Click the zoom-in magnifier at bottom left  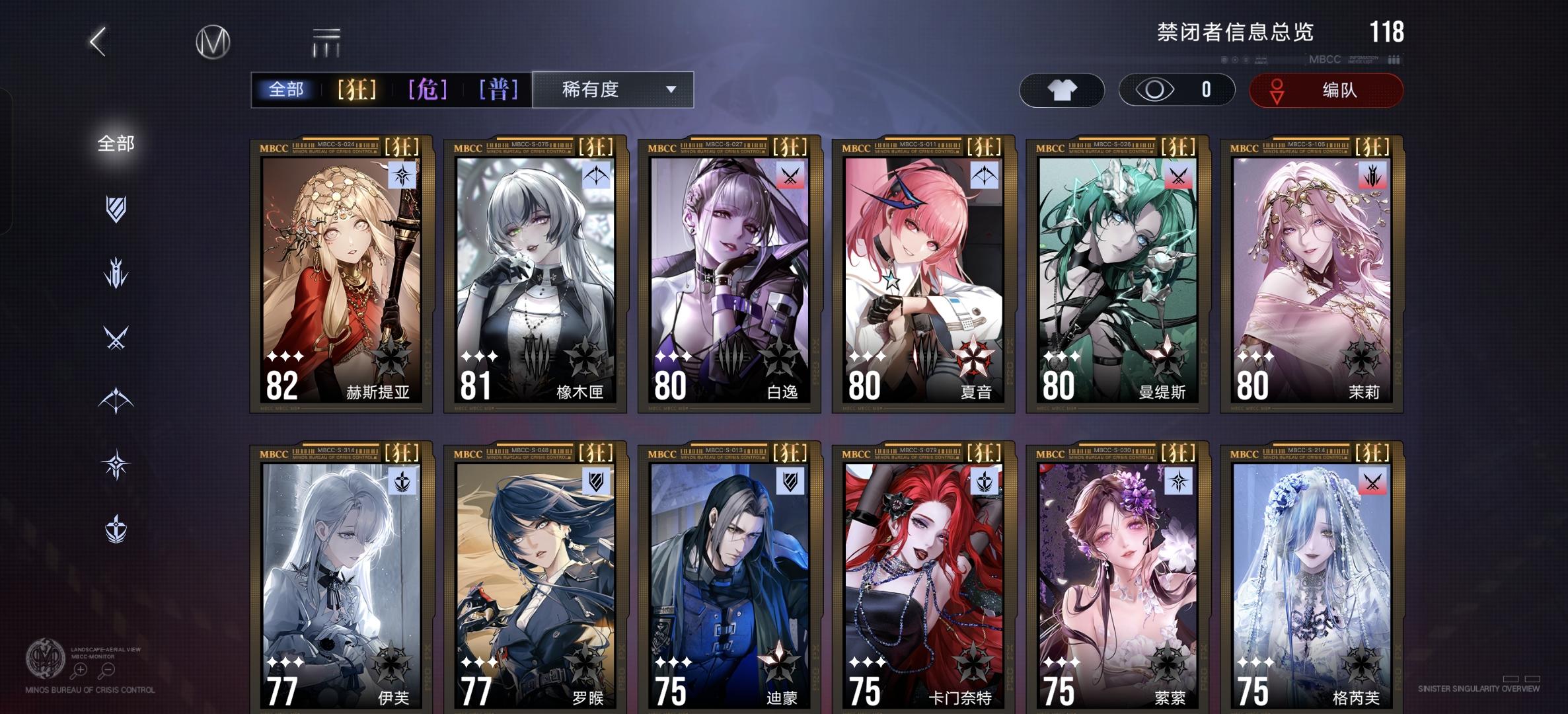[x=80, y=670]
